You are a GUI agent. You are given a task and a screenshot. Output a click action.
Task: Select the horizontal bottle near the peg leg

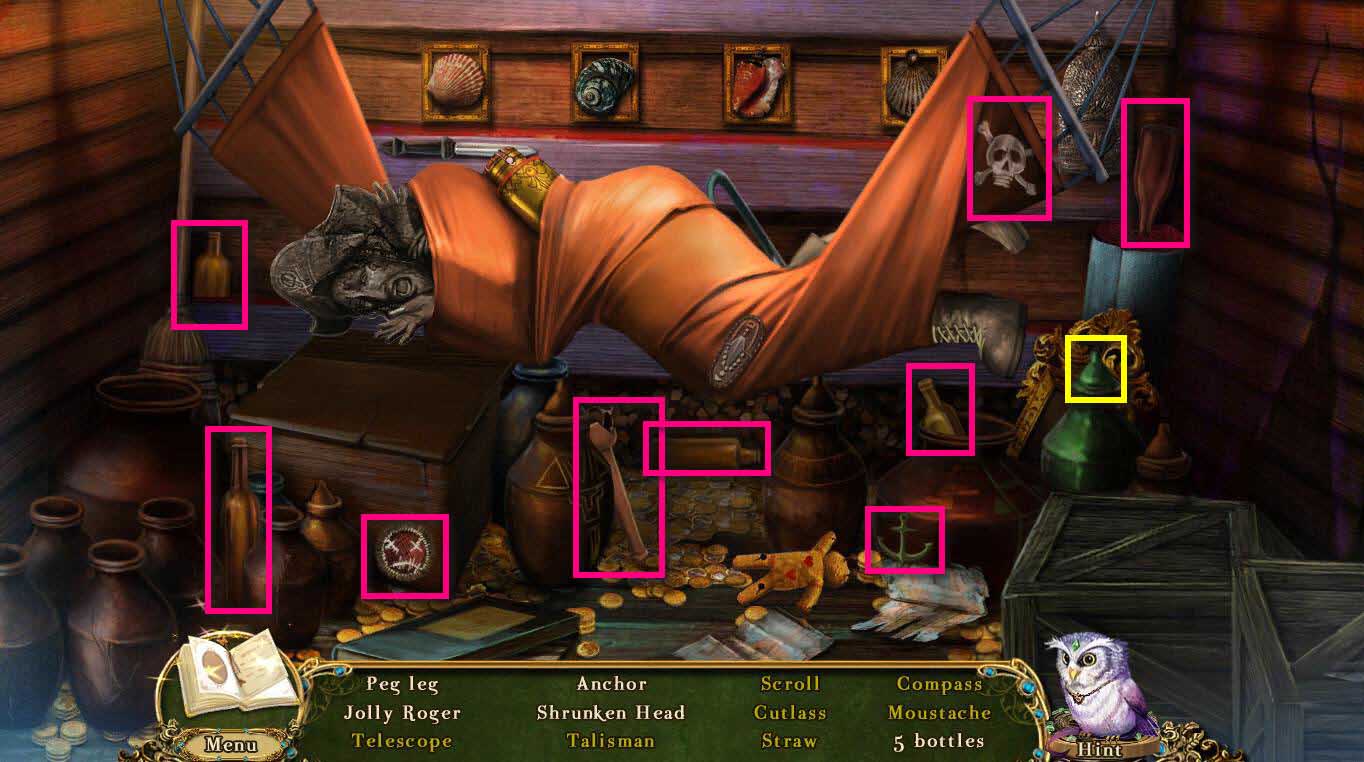click(709, 447)
